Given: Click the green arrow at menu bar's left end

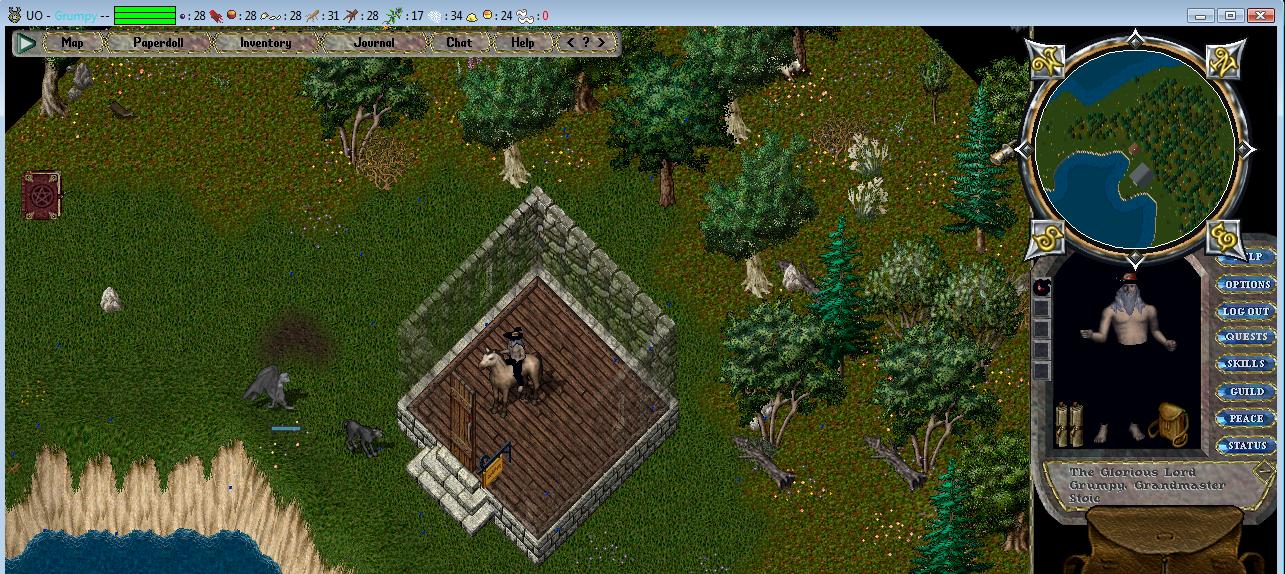Looking at the screenshot, I should point(27,43).
